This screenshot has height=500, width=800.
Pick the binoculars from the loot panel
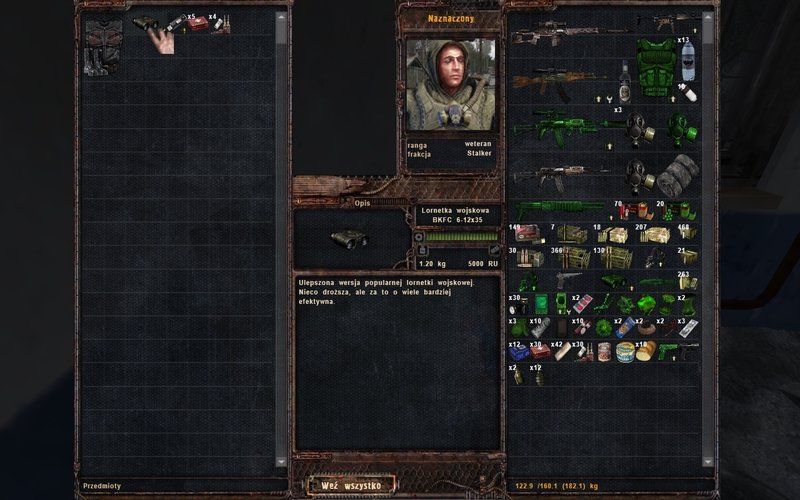[145, 23]
